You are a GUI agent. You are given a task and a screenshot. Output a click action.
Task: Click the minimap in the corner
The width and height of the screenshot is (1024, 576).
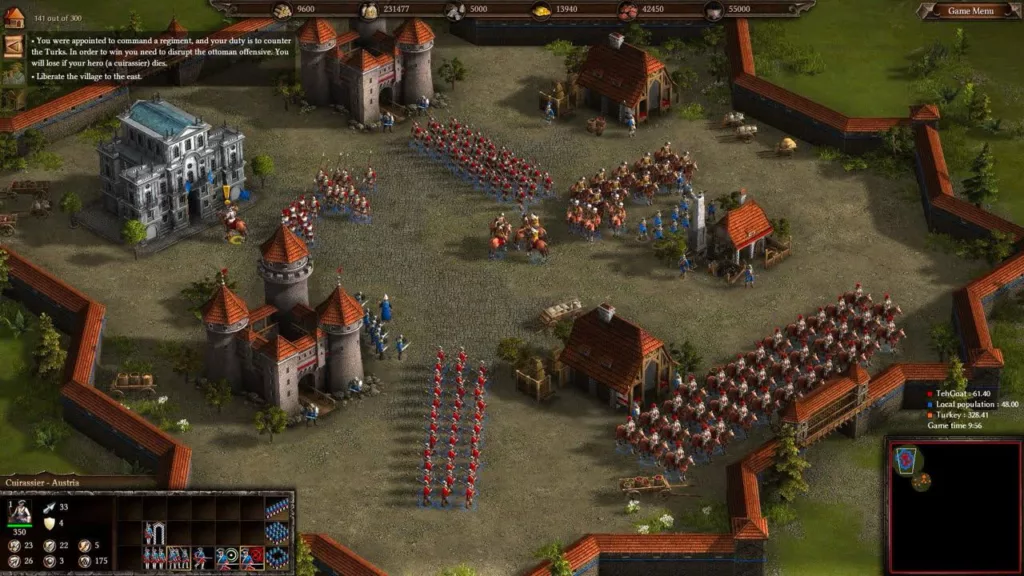[953, 503]
